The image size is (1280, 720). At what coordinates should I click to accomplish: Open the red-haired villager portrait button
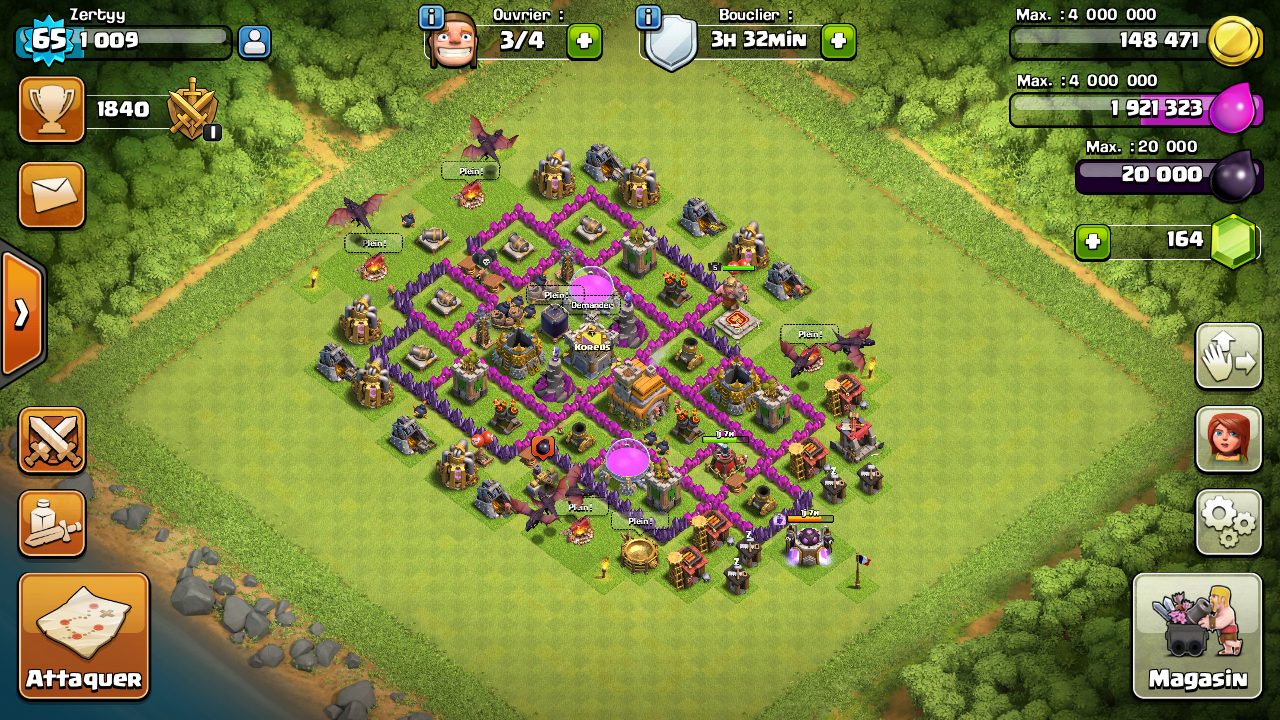1228,439
